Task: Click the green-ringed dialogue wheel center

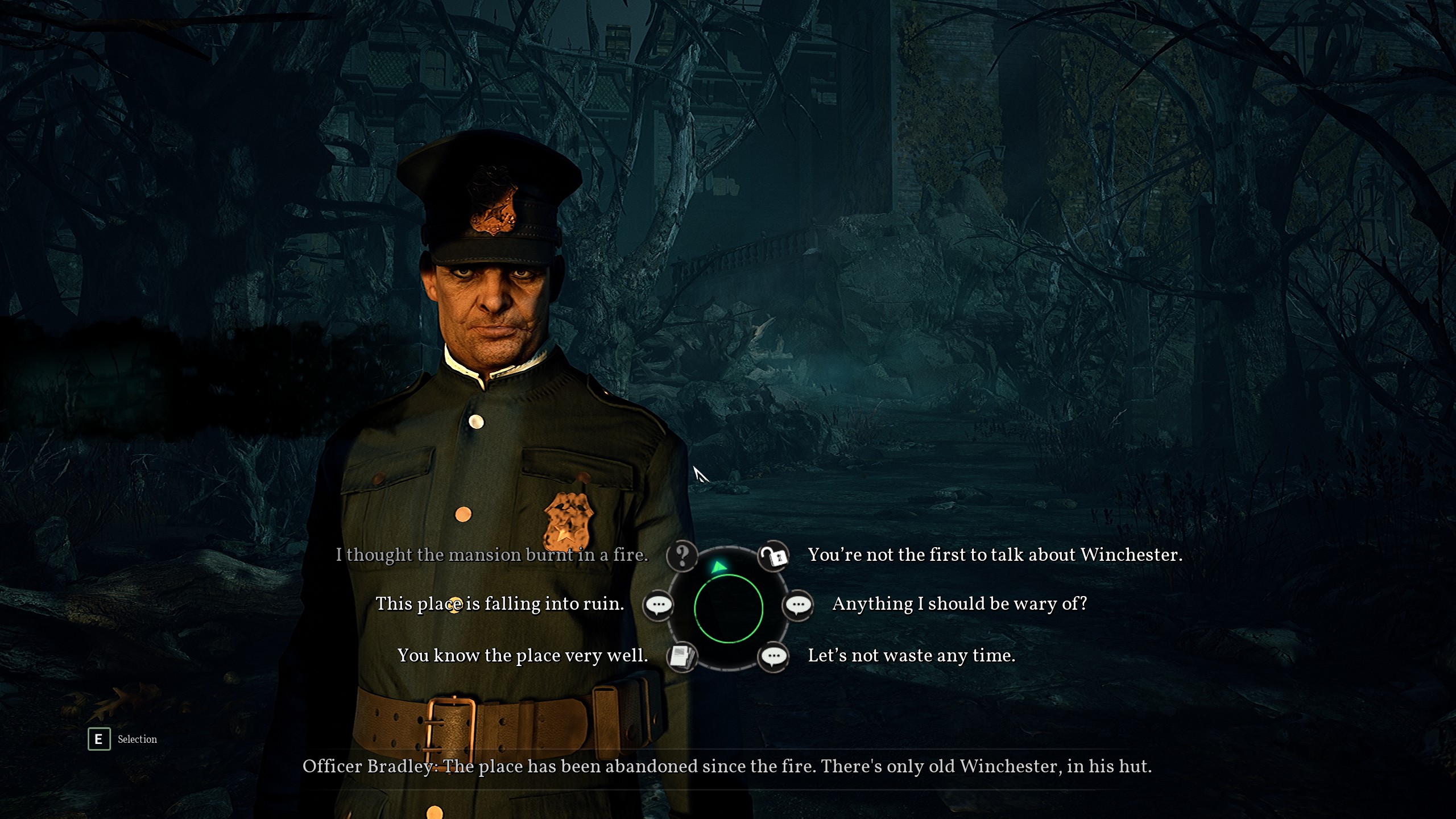Action: click(x=728, y=608)
